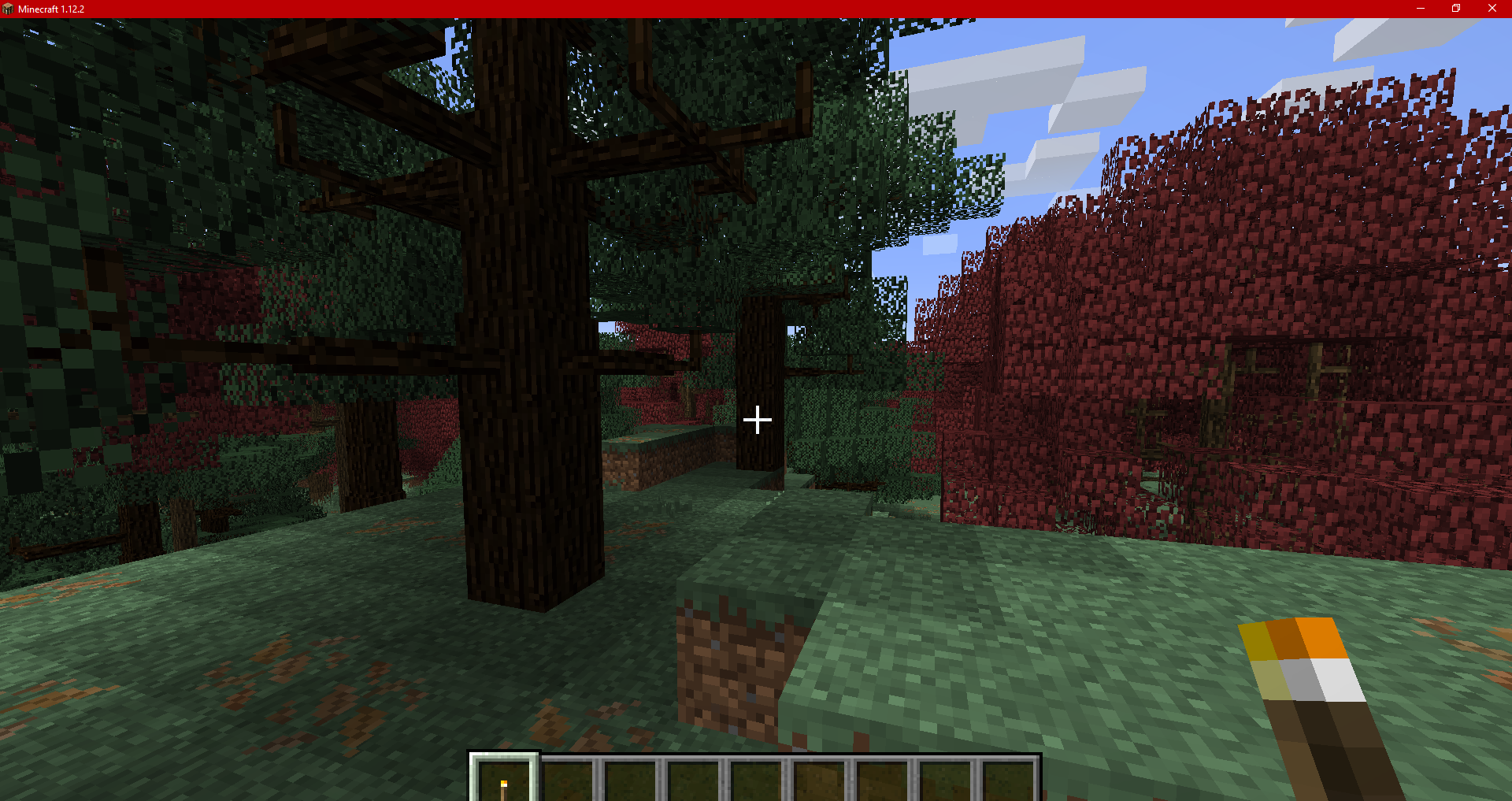Click the Minecraft block icon in the title bar
Screen dimensions: 1512x801
click(x=9, y=9)
